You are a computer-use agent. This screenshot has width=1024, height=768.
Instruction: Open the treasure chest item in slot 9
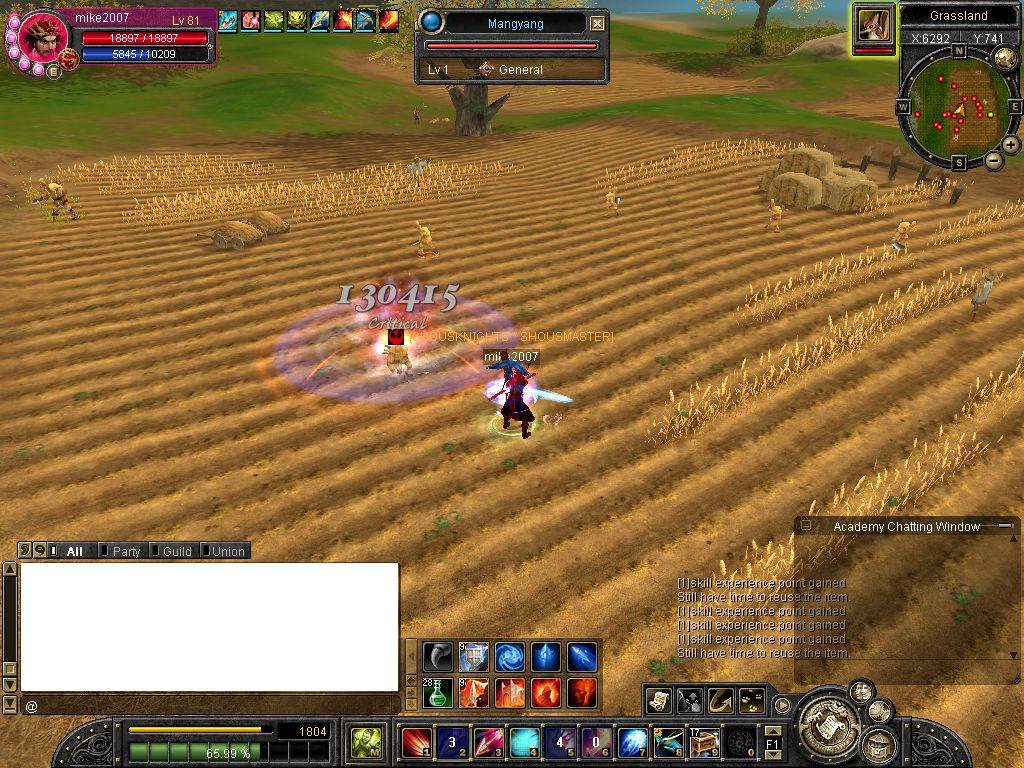[704, 743]
